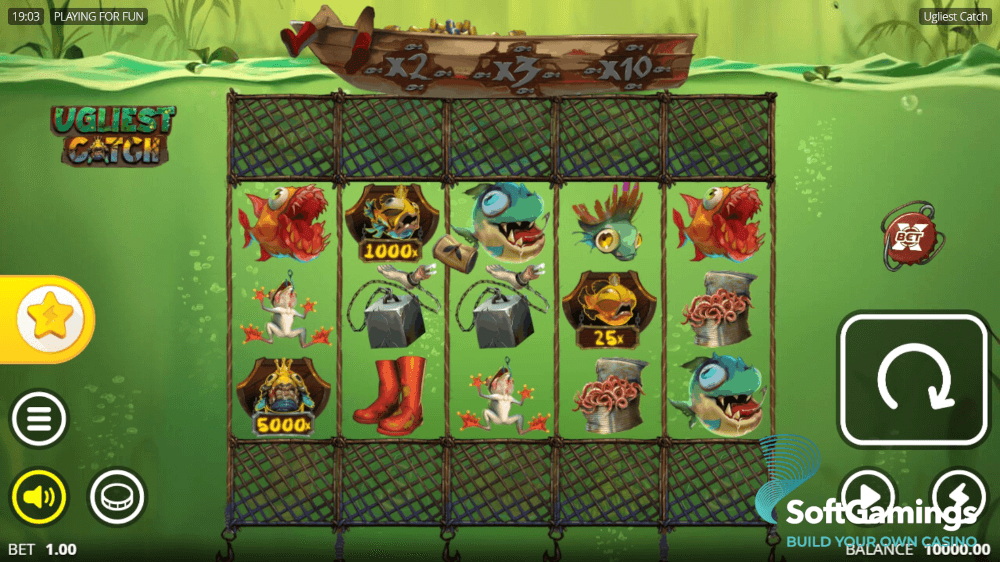The height and width of the screenshot is (562, 1000).
Task: Spin the reels with the circular arrow button
Action: click(x=912, y=380)
